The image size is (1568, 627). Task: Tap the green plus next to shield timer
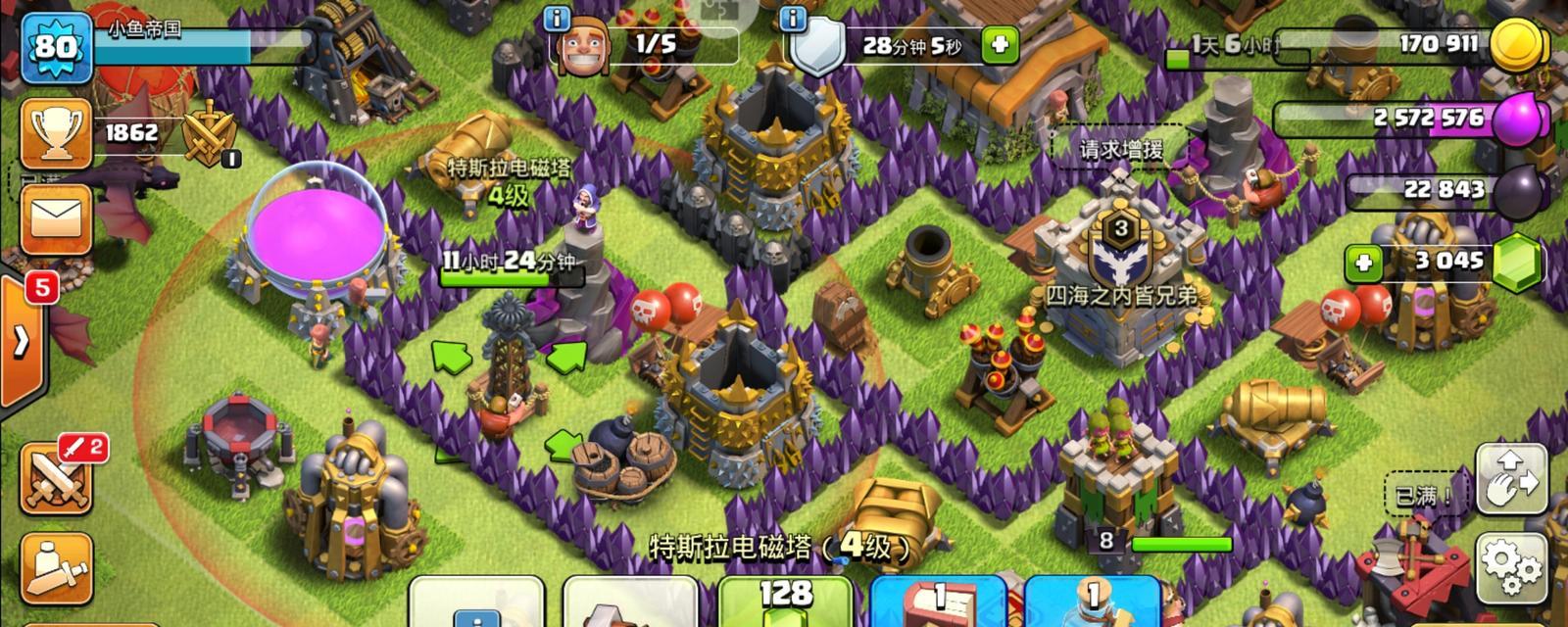point(1000,45)
